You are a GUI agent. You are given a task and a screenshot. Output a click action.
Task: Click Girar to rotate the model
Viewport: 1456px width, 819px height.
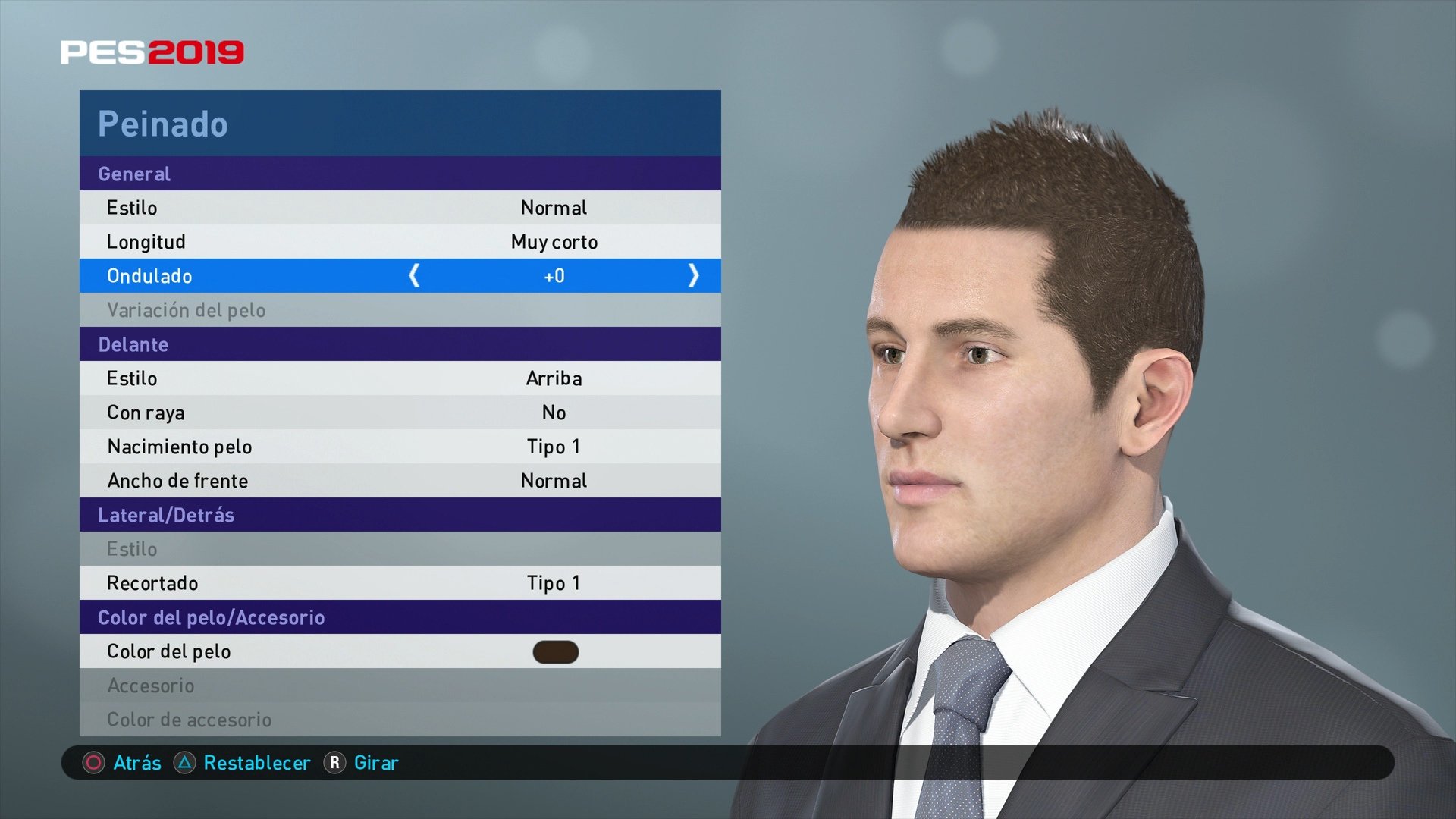pos(376,764)
